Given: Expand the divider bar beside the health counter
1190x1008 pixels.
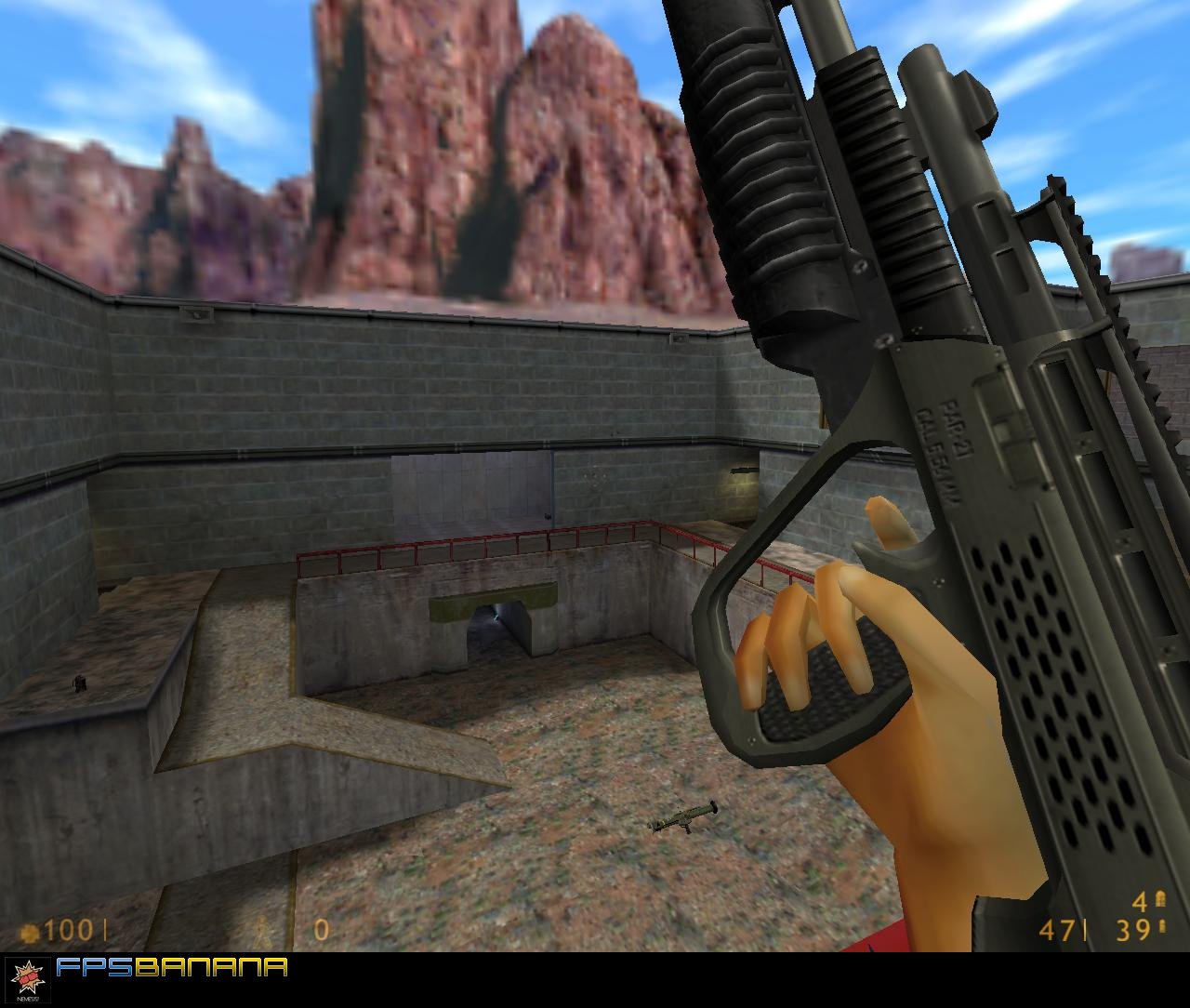Looking at the screenshot, I should tap(104, 931).
